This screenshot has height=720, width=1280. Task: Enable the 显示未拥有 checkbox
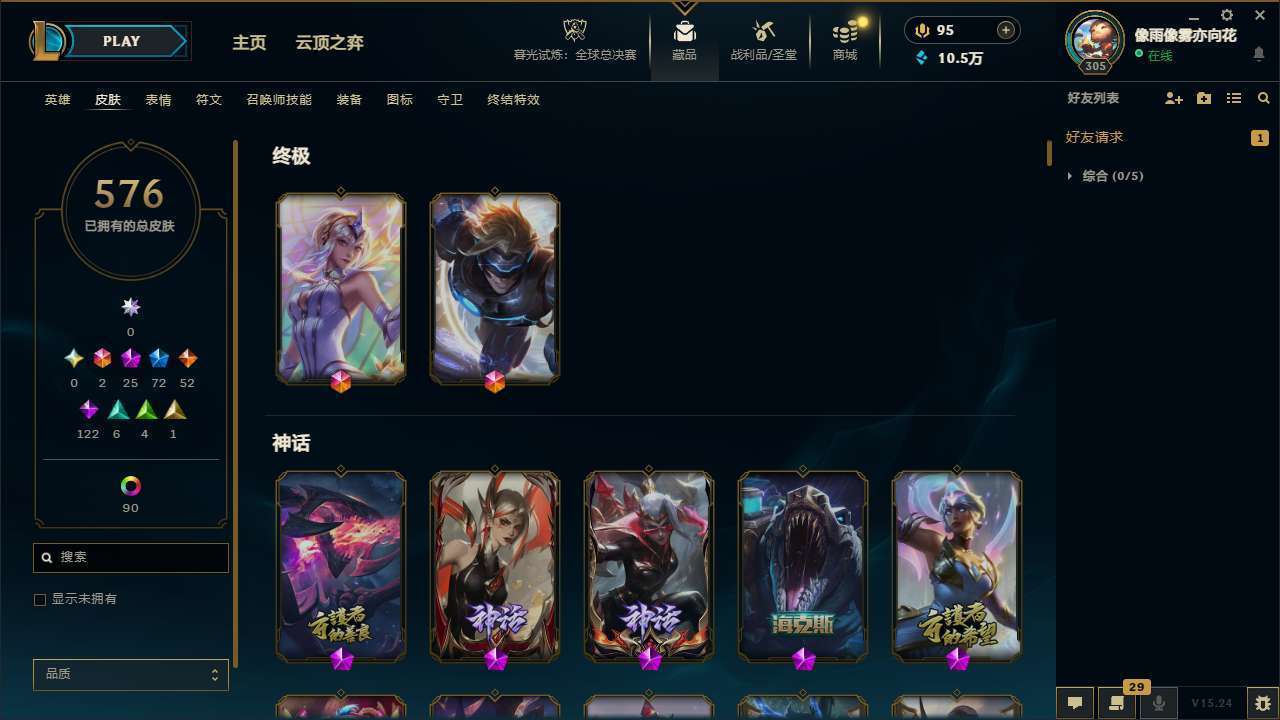tap(40, 599)
